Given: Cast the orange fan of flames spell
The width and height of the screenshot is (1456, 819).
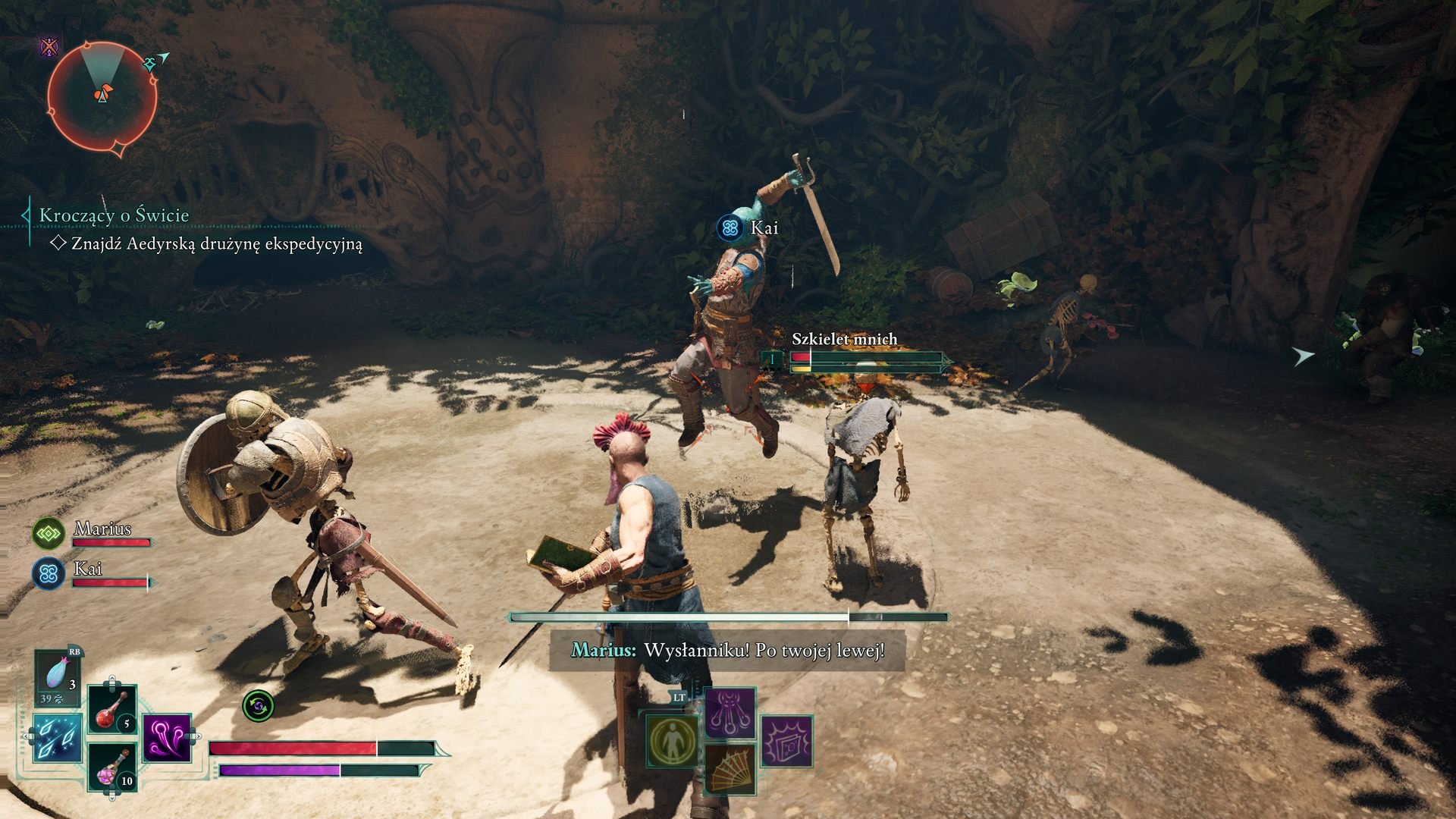Looking at the screenshot, I should tap(730, 769).
